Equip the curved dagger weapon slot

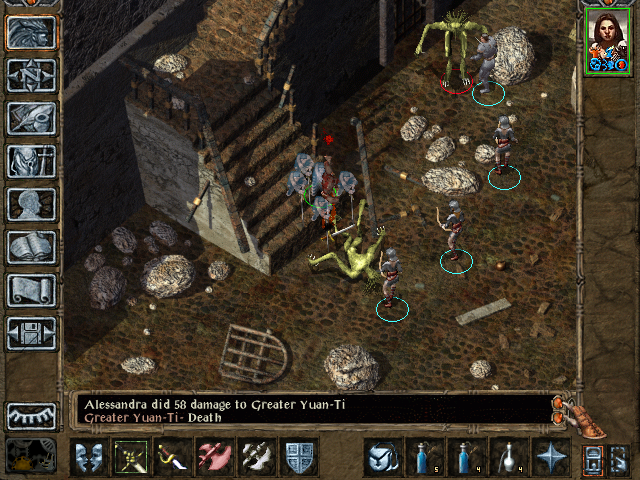pos(172,457)
